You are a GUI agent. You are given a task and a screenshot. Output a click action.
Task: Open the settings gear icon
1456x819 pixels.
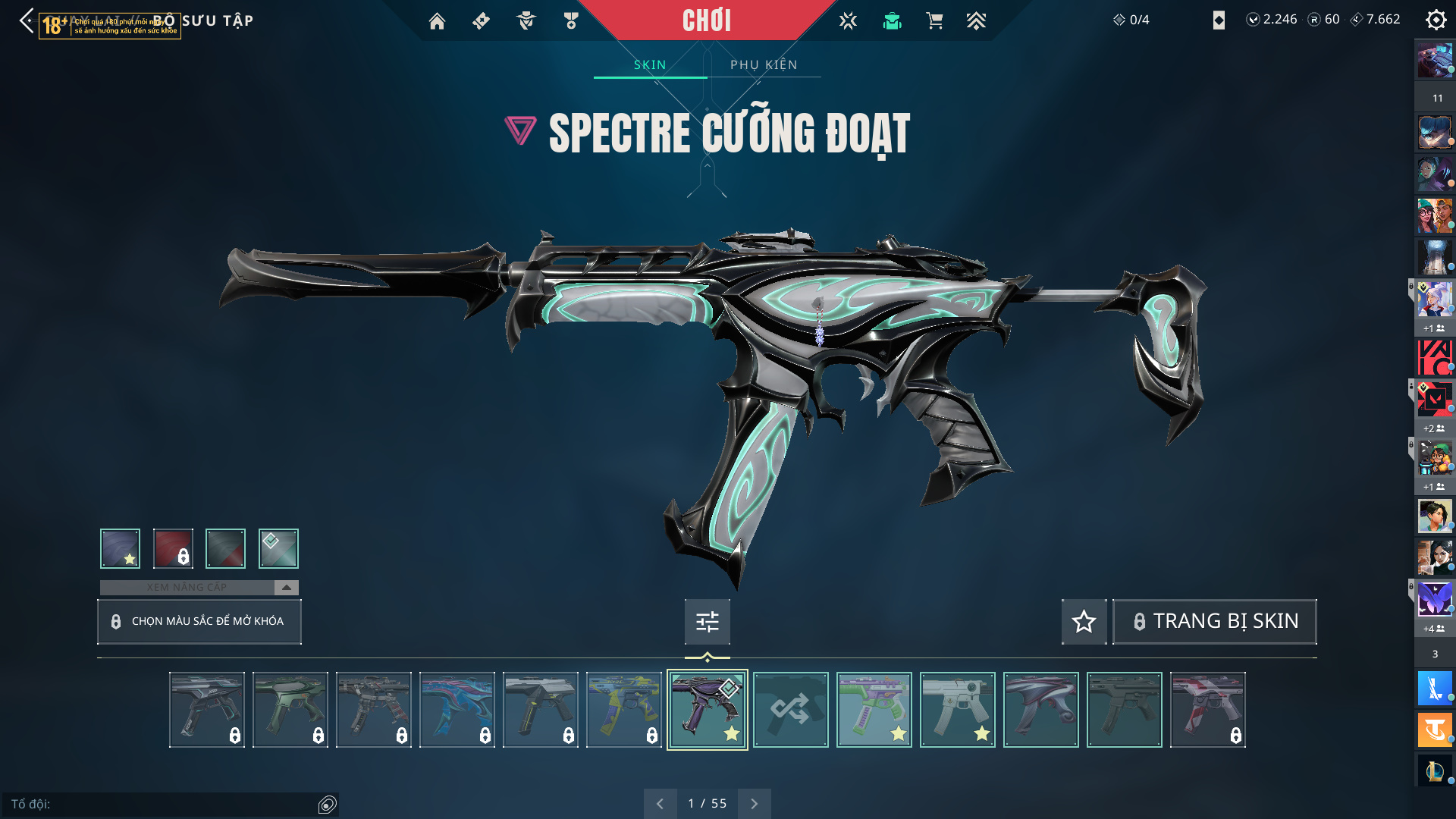coord(1436,20)
